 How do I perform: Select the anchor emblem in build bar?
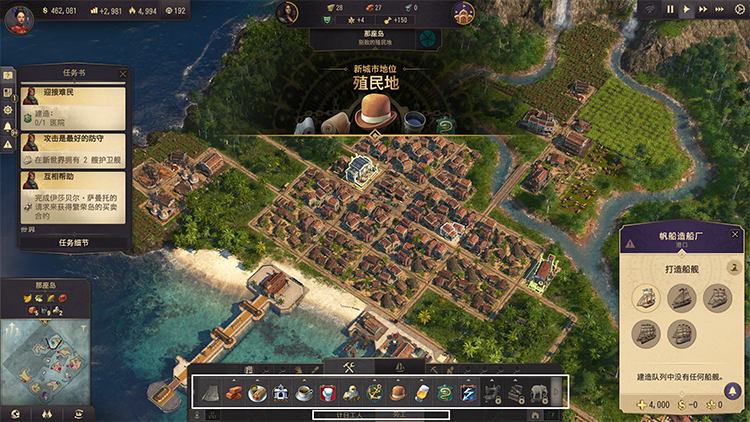tap(374, 392)
